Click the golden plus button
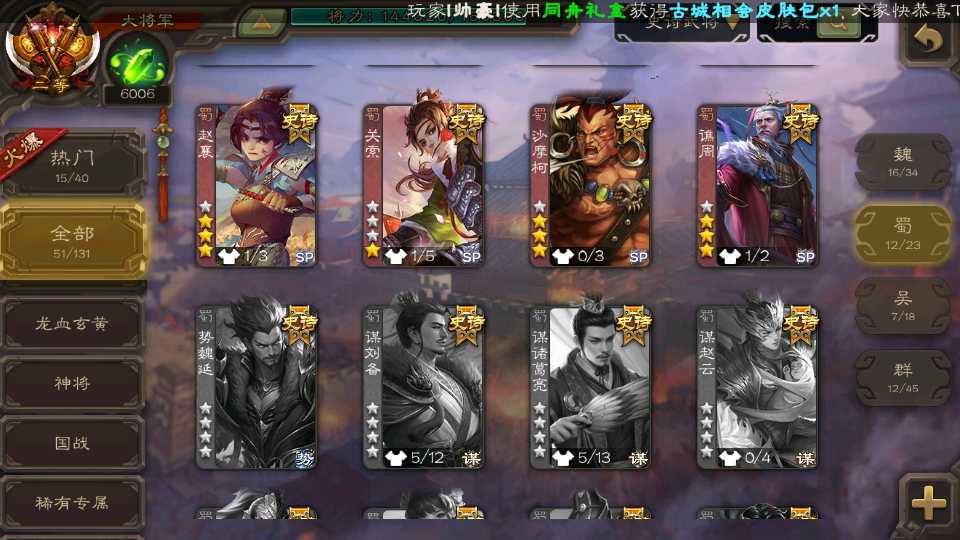This screenshot has width=960, height=540. pyautogui.click(x=929, y=503)
